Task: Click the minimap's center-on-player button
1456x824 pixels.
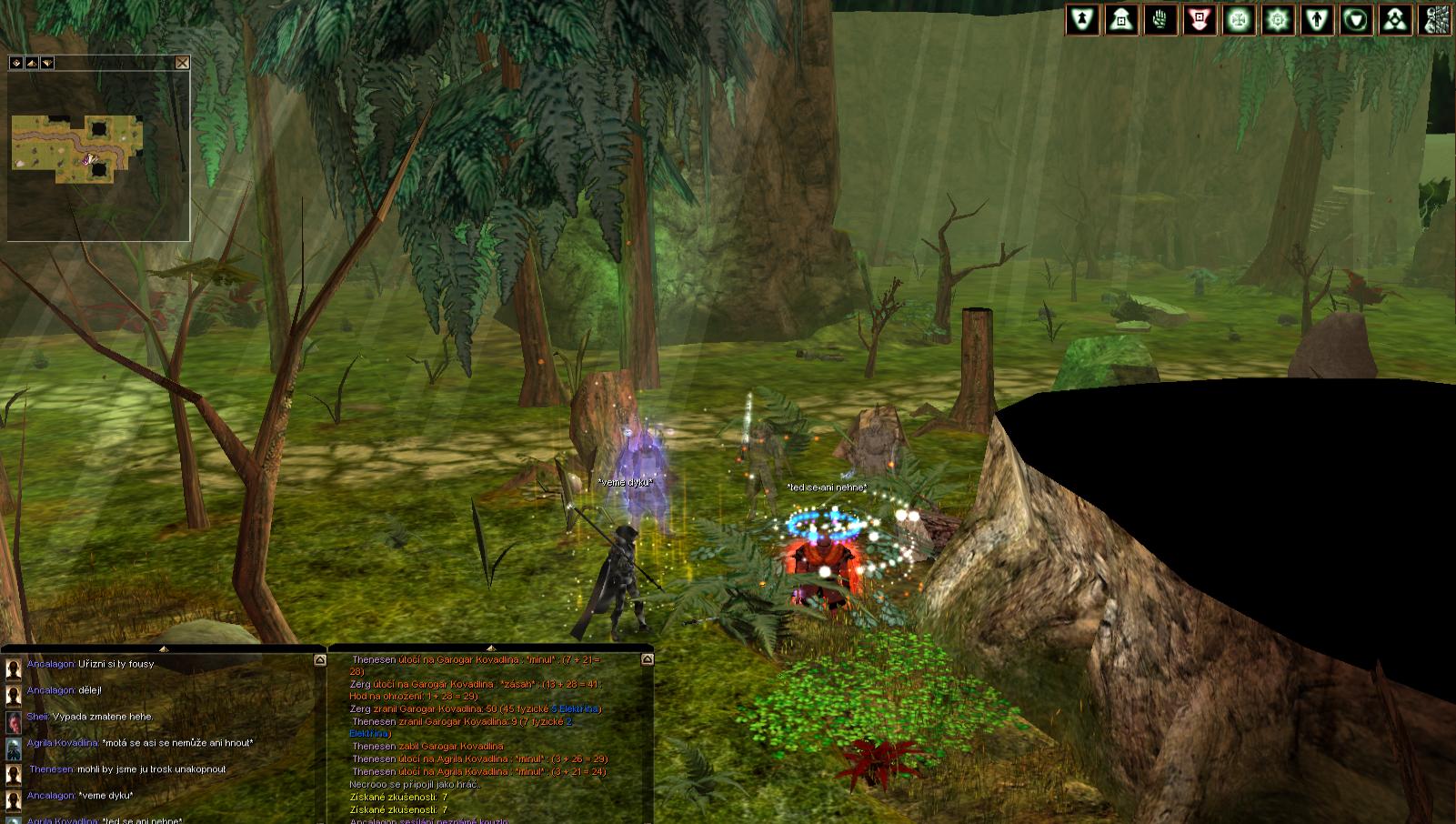Action: tap(16, 63)
